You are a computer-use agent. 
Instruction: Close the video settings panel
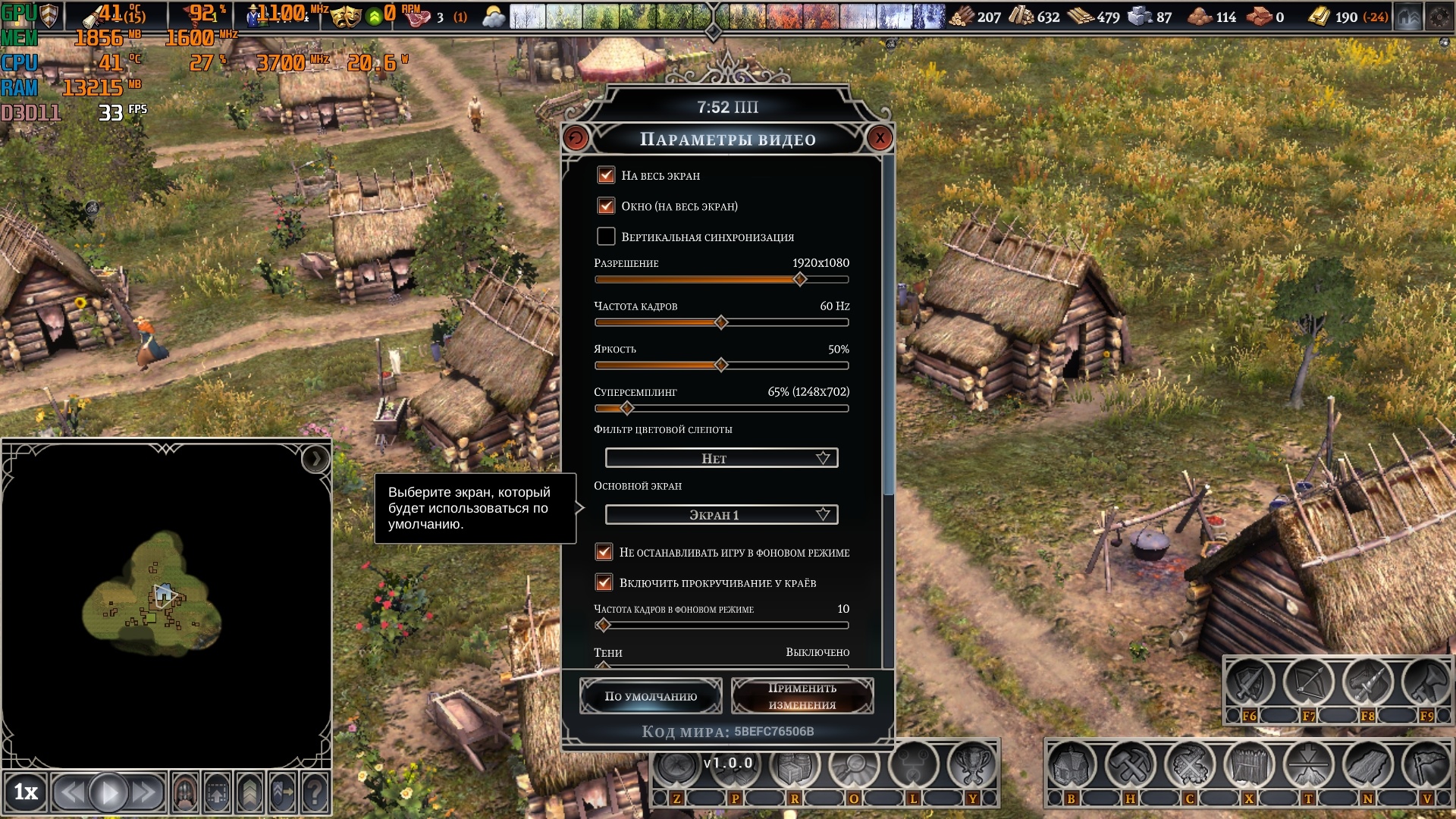(x=880, y=138)
